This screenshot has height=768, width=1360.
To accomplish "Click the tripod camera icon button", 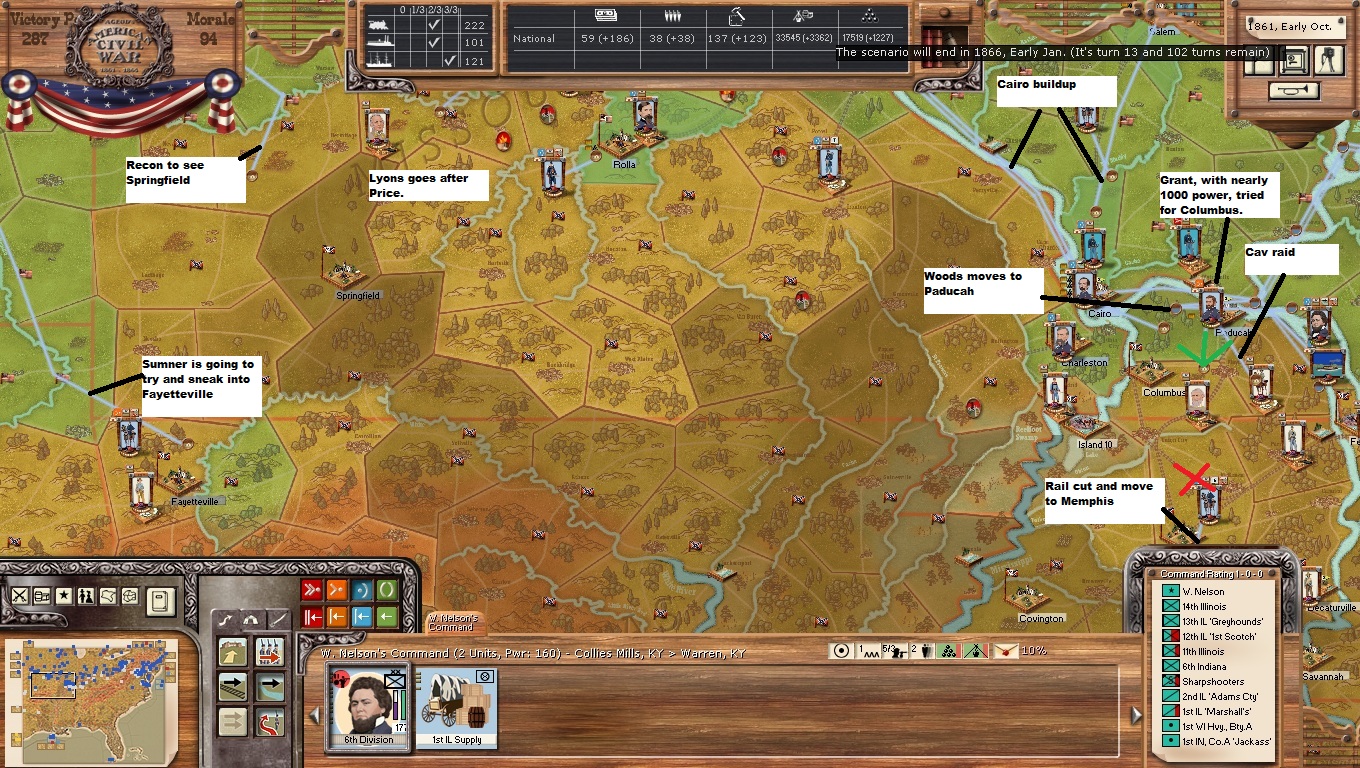I will pyautogui.click(x=1329, y=59).
